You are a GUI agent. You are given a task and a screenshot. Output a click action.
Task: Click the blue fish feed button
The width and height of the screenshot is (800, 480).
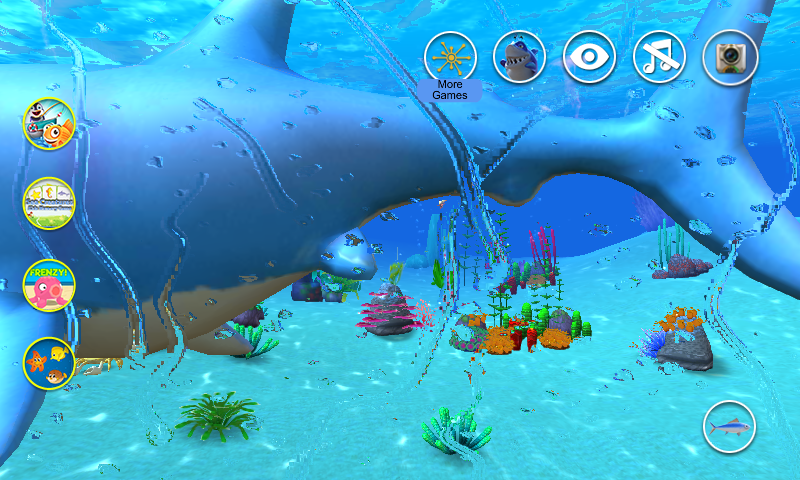click(730, 428)
